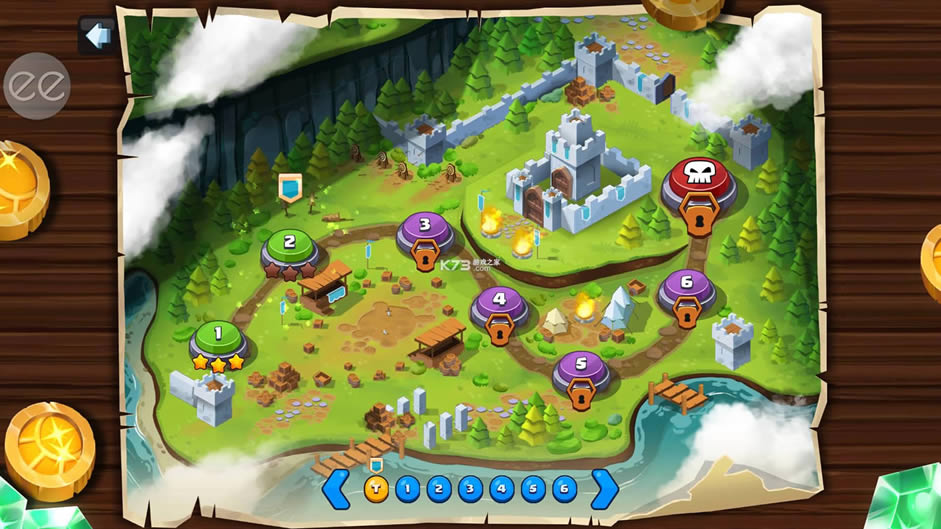Go back with the top-left arrow
Screen dimensions: 941x529
point(97,36)
